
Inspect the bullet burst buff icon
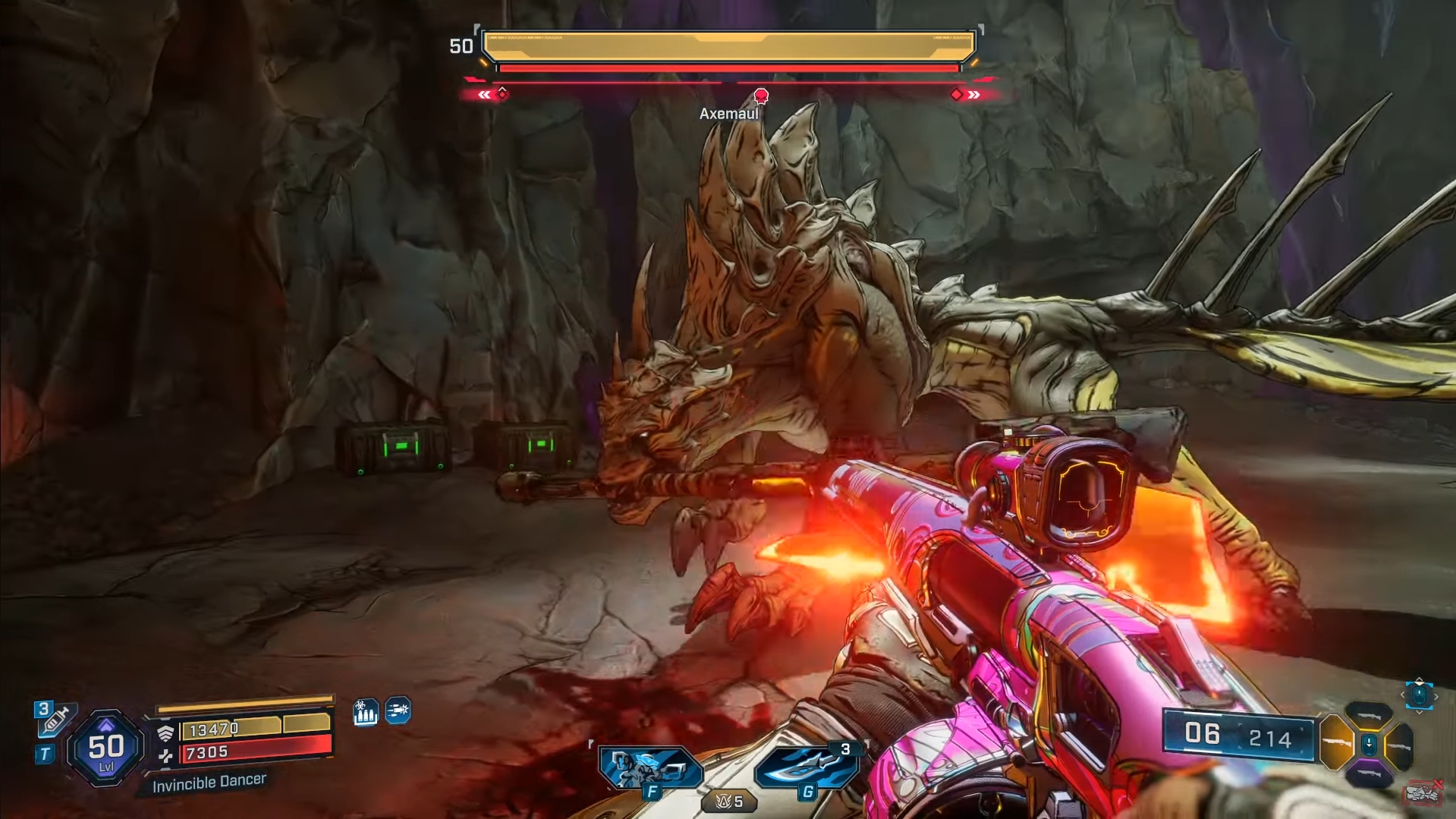point(398,710)
